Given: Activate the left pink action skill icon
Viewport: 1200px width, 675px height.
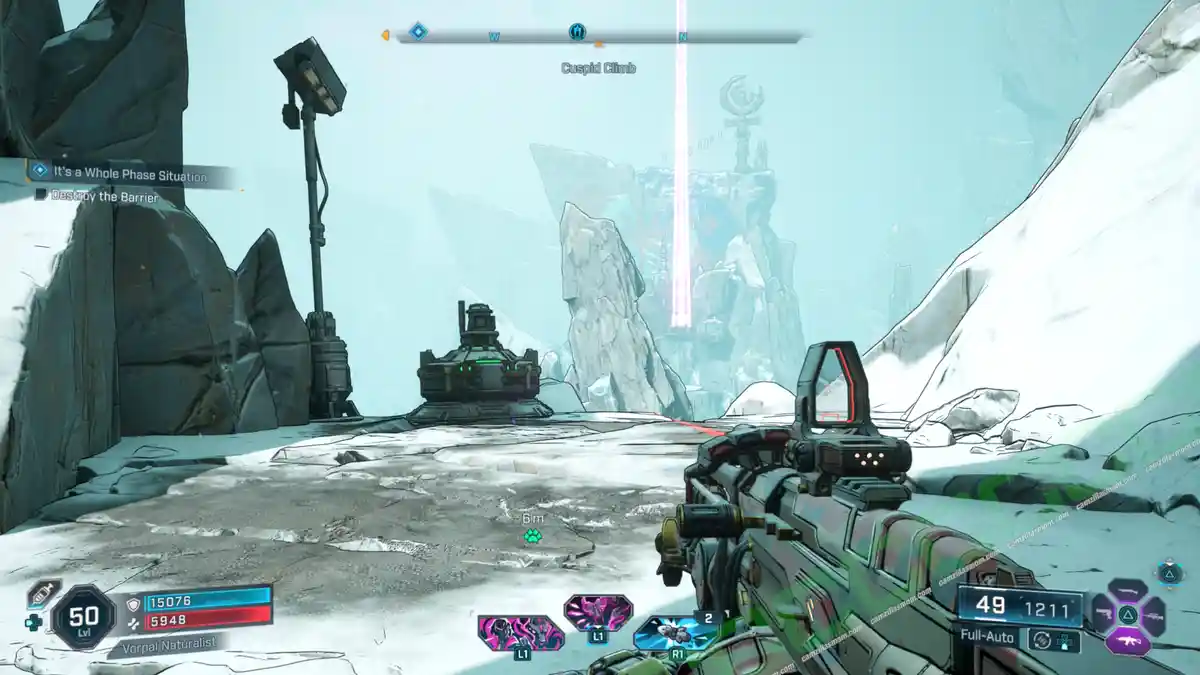Looking at the screenshot, I should [x=520, y=633].
